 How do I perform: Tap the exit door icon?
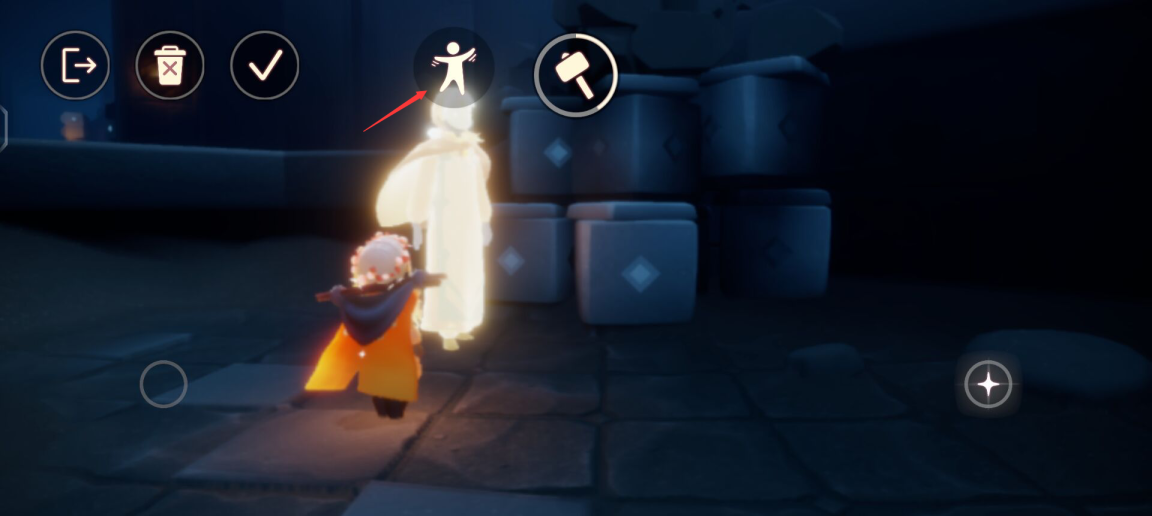[x=75, y=66]
